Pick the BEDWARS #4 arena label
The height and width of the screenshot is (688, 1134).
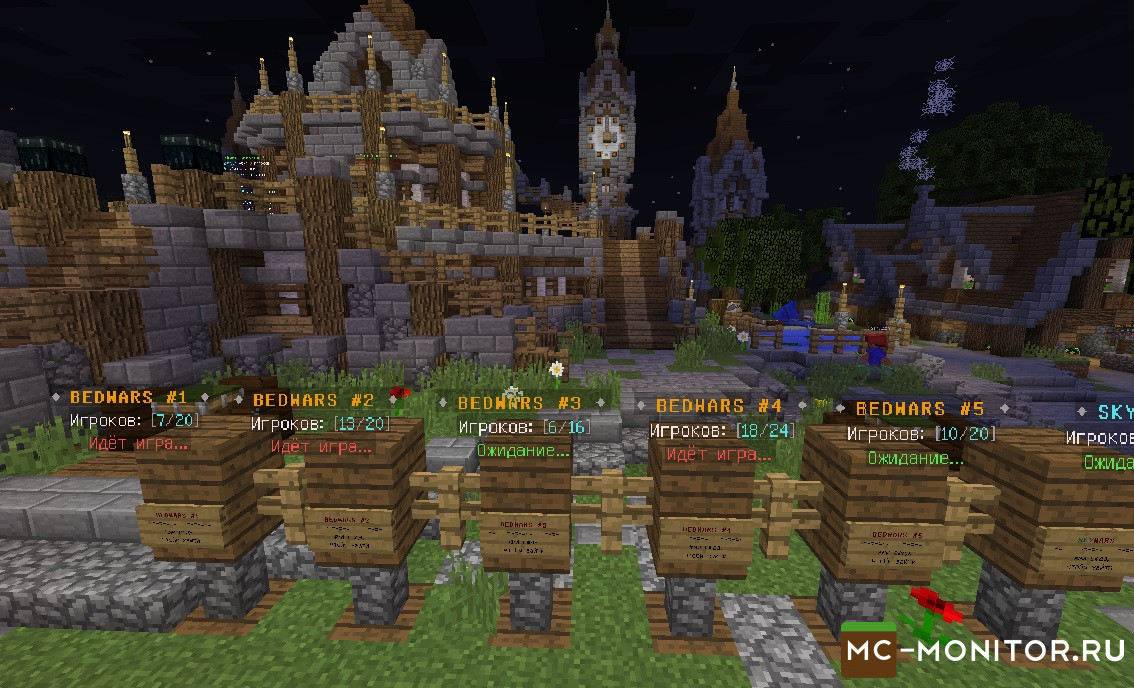click(x=718, y=406)
